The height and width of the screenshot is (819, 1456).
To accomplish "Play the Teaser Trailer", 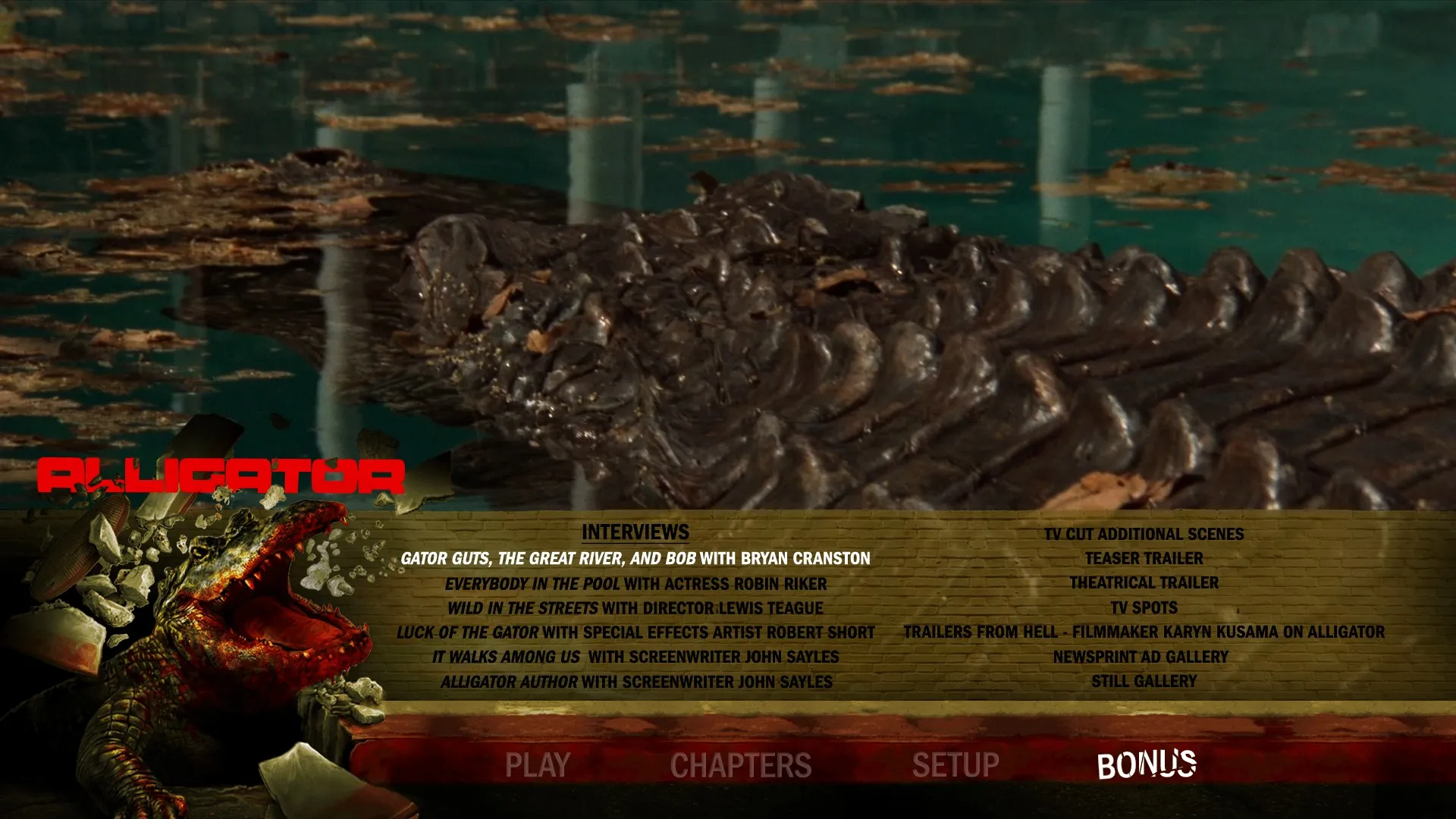I will (x=1144, y=558).
